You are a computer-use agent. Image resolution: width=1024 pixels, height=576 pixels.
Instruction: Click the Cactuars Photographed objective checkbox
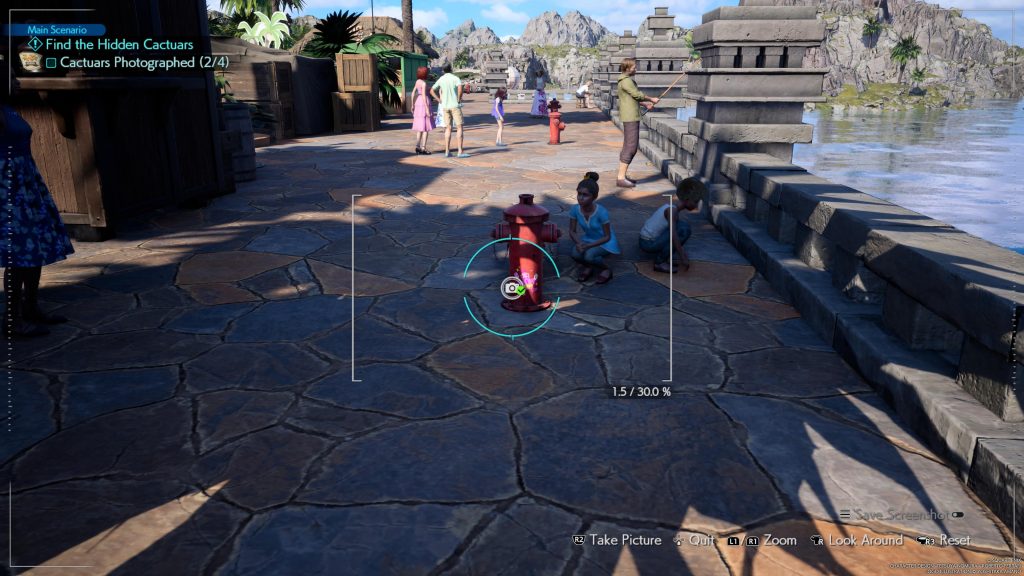pos(51,62)
